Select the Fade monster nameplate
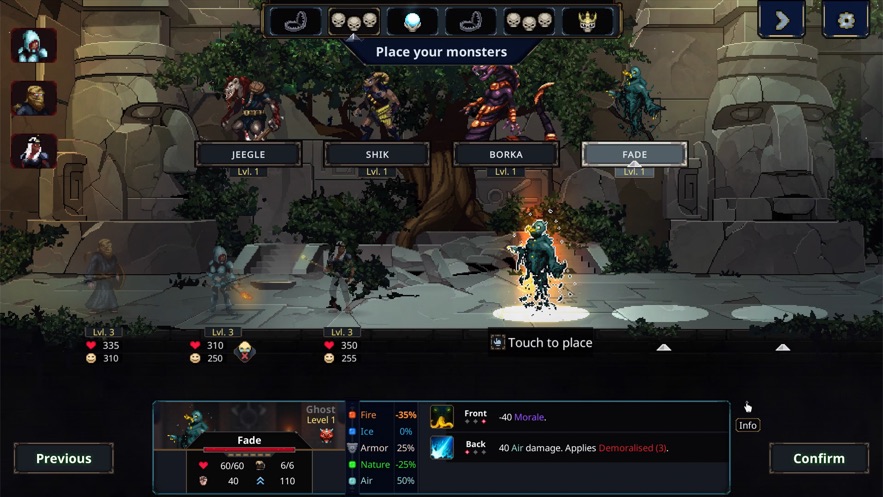This screenshot has height=497, width=883. (634, 154)
